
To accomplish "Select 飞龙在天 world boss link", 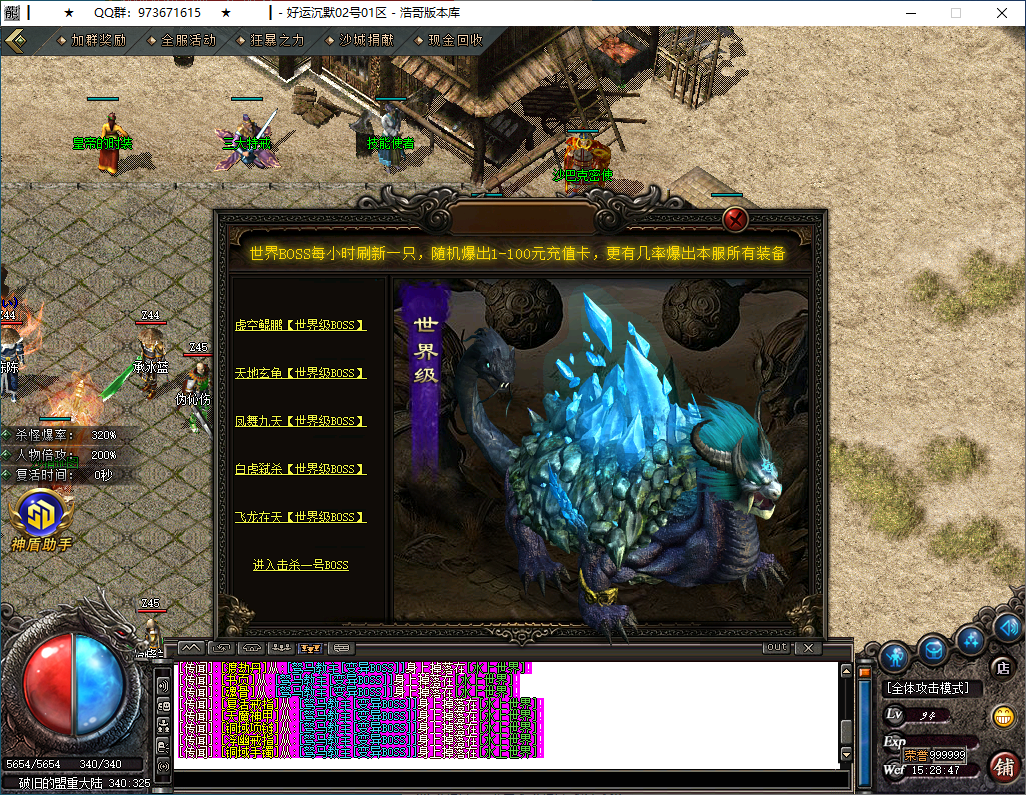I will (x=300, y=517).
